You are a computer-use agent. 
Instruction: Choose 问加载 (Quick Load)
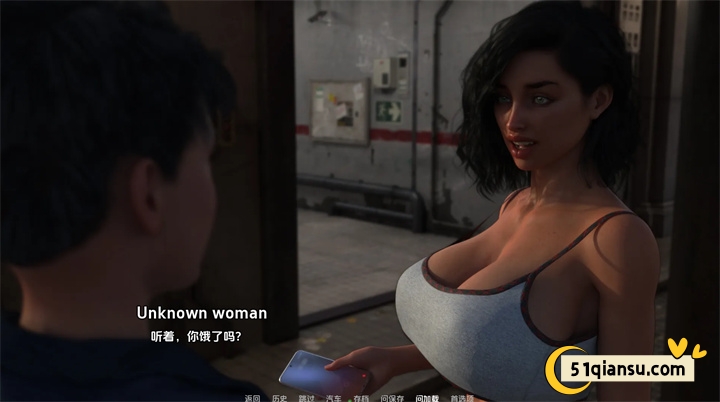(x=427, y=397)
